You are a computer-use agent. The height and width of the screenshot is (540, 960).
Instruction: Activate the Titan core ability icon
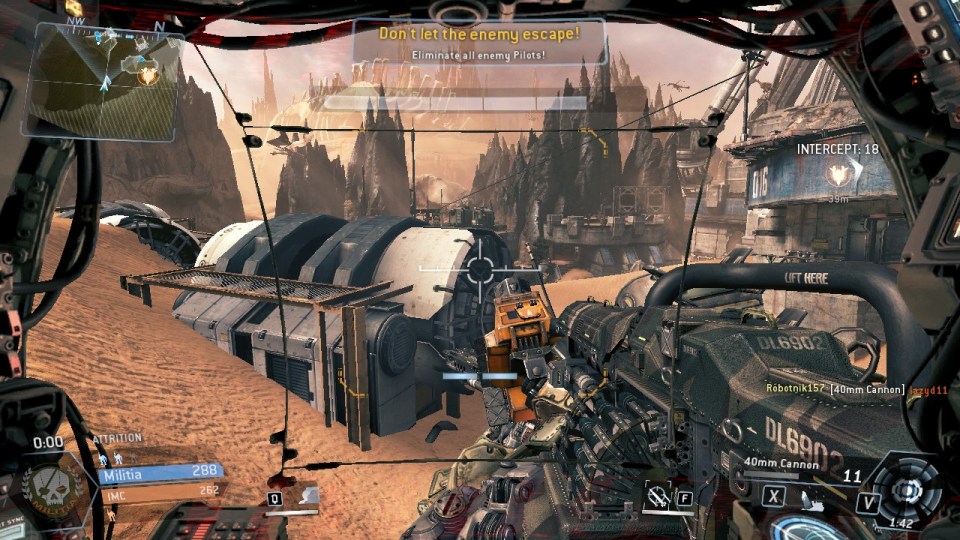[x=907, y=488]
